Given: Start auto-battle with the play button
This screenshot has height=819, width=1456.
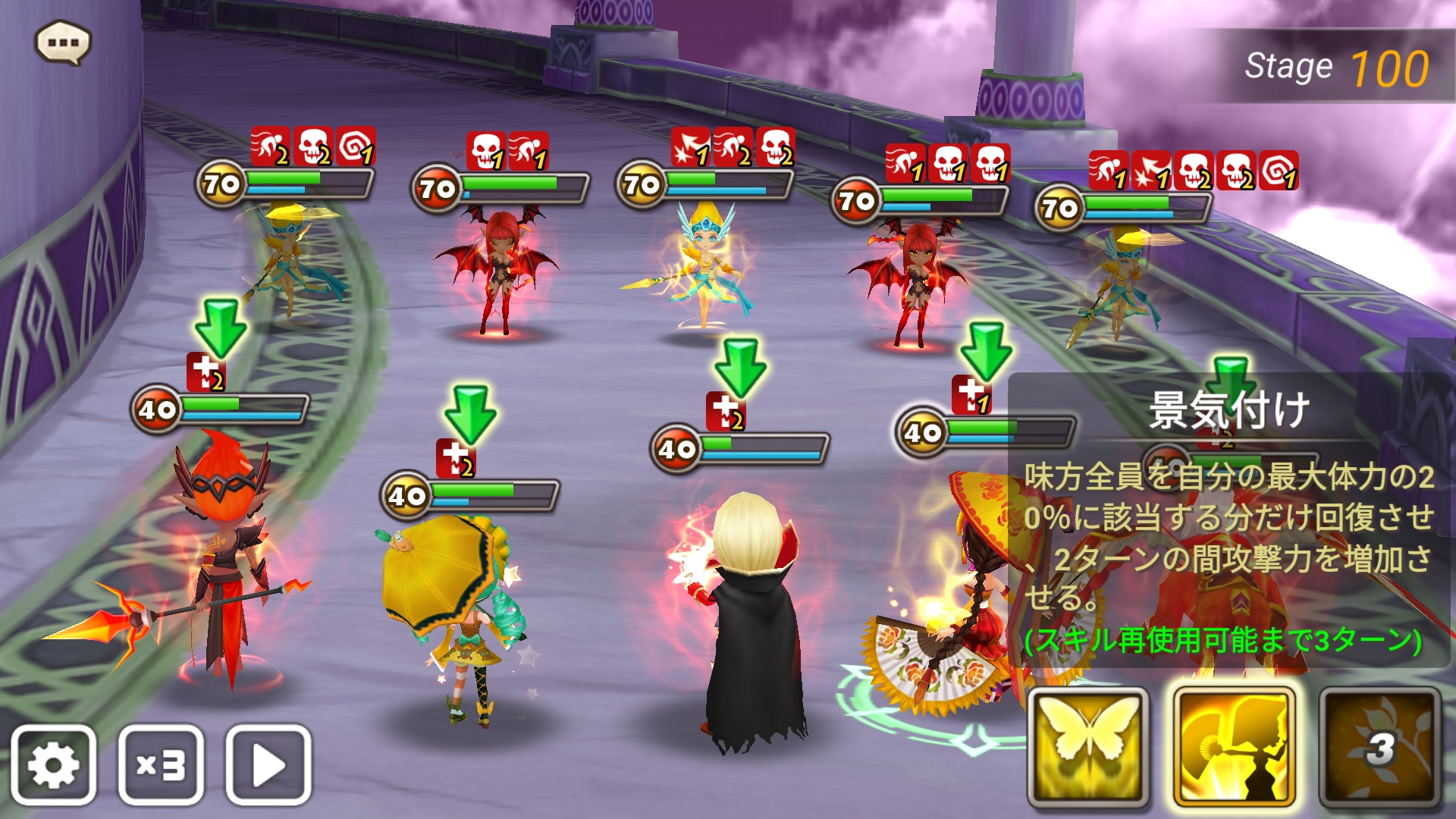Looking at the screenshot, I should click(x=268, y=764).
